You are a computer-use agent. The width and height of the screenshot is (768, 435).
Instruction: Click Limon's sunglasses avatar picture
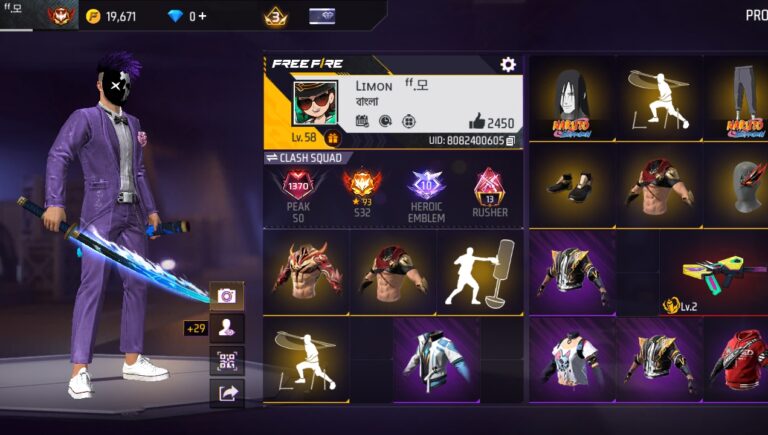click(x=315, y=105)
